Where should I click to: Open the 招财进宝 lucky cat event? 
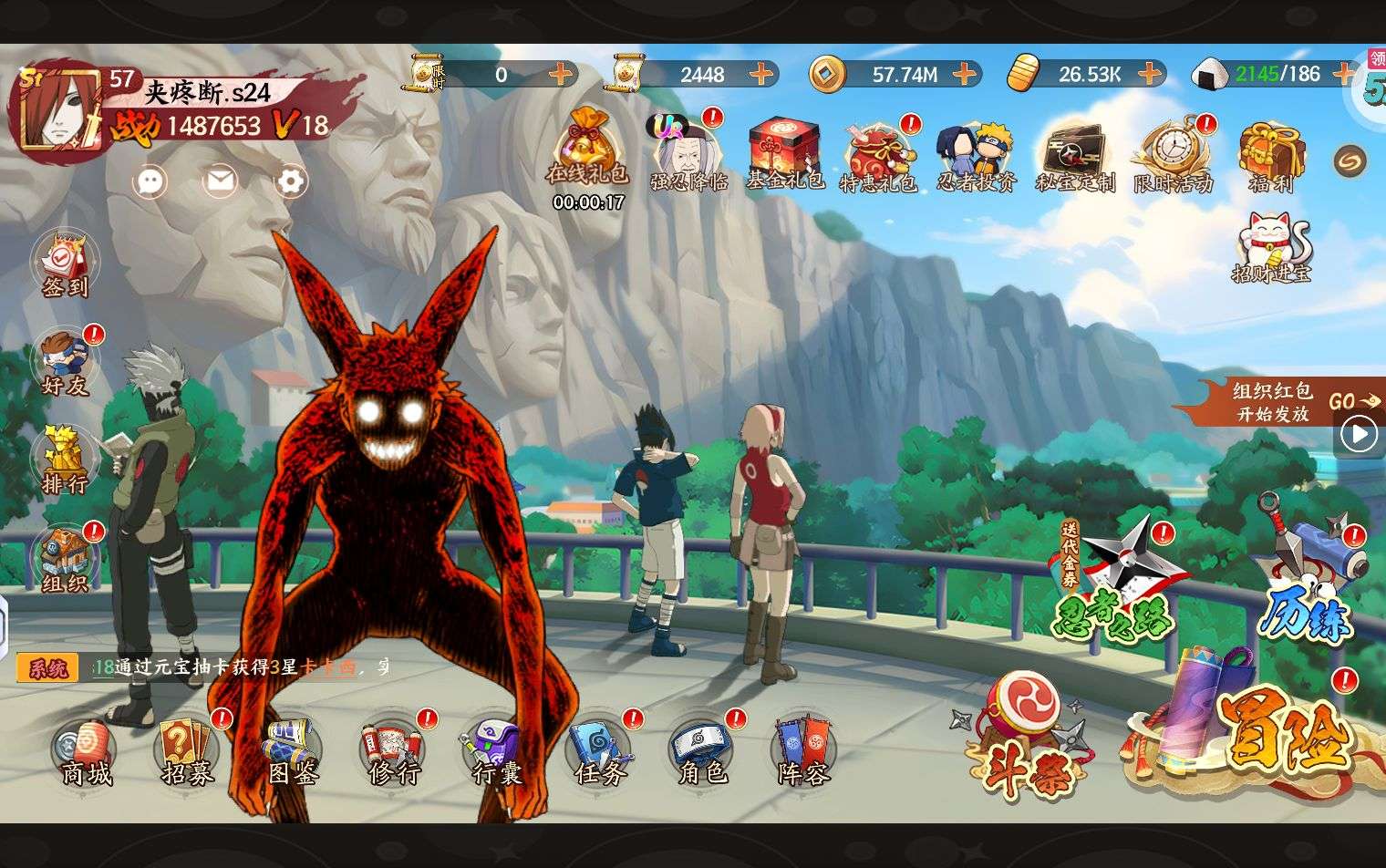[1271, 246]
